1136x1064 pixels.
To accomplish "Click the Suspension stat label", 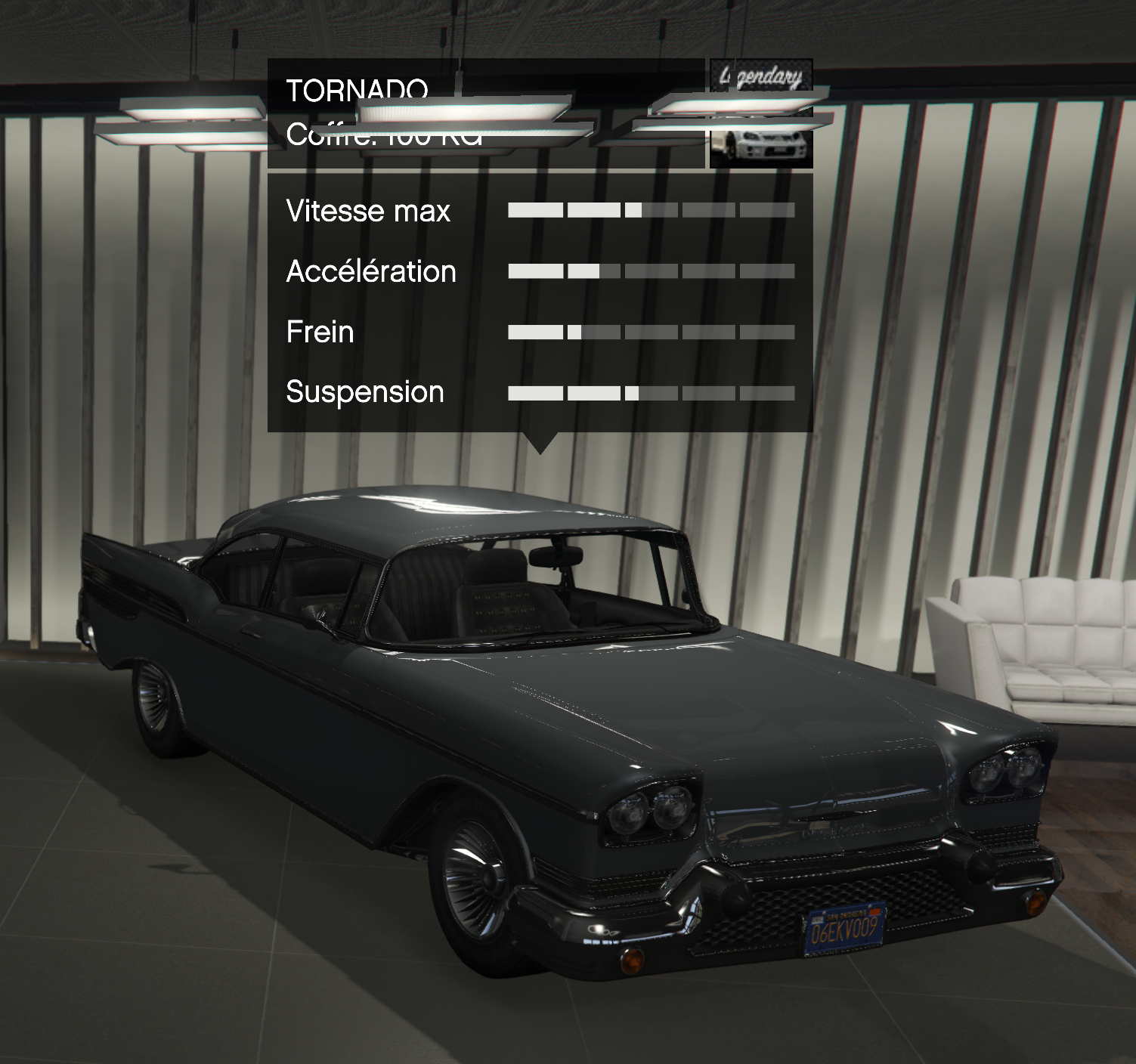I will pyautogui.click(x=366, y=392).
